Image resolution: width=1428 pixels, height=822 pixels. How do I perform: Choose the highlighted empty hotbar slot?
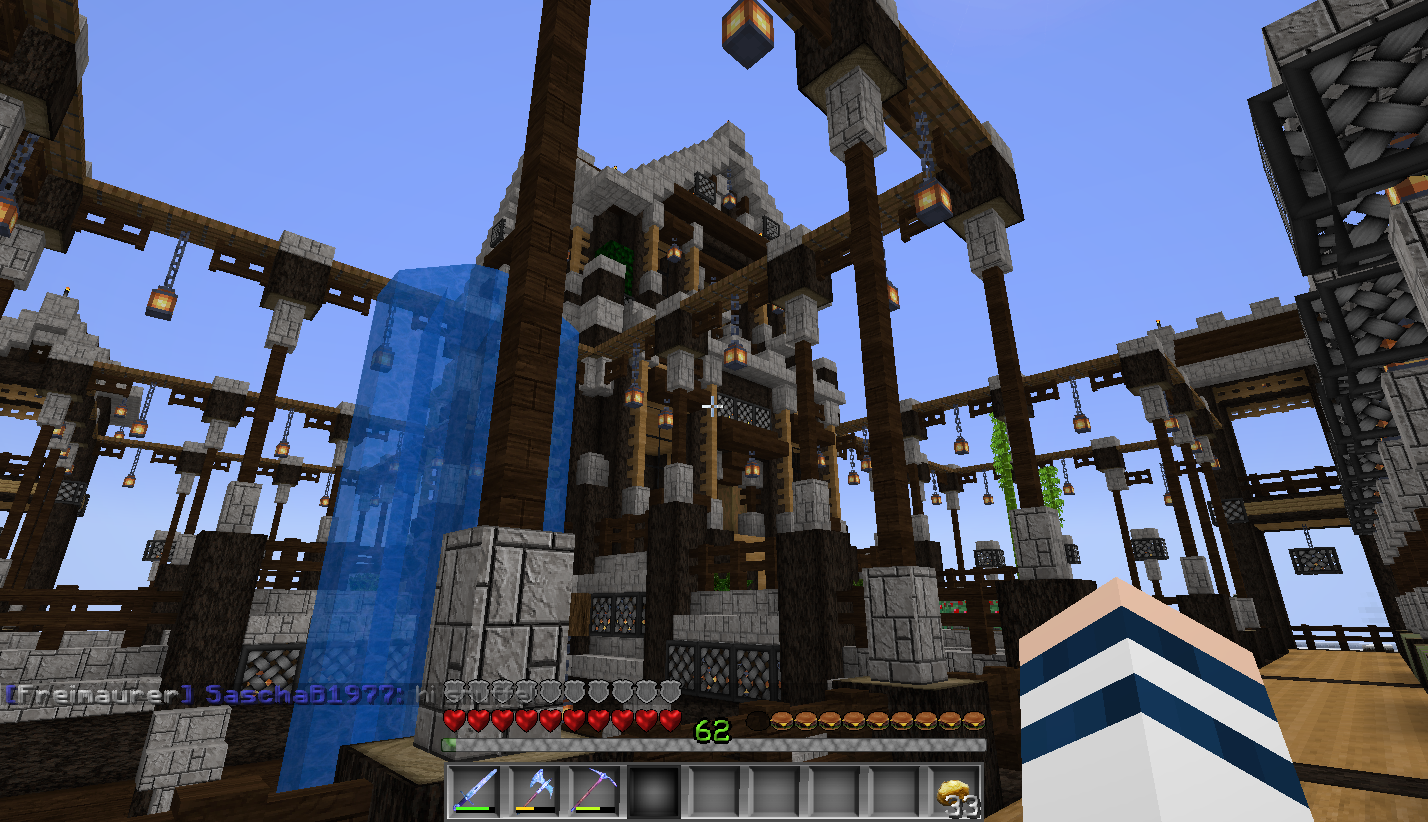(x=654, y=792)
